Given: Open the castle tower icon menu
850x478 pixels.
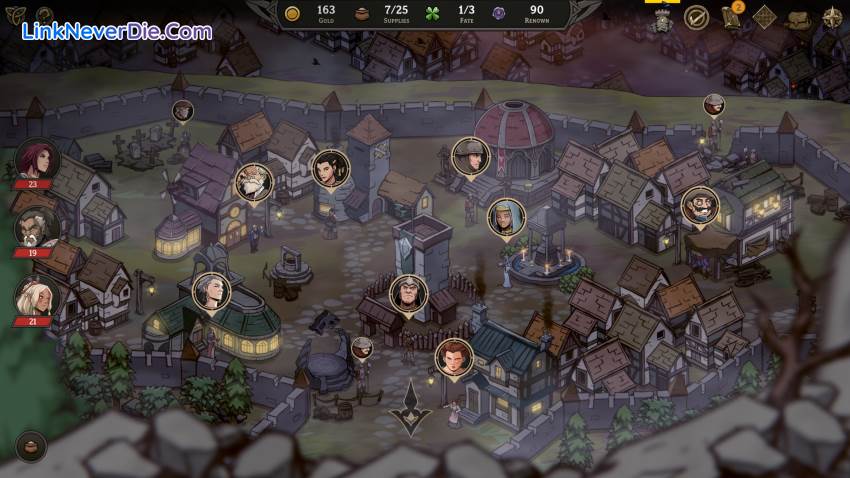Looking at the screenshot, I should [661, 18].
